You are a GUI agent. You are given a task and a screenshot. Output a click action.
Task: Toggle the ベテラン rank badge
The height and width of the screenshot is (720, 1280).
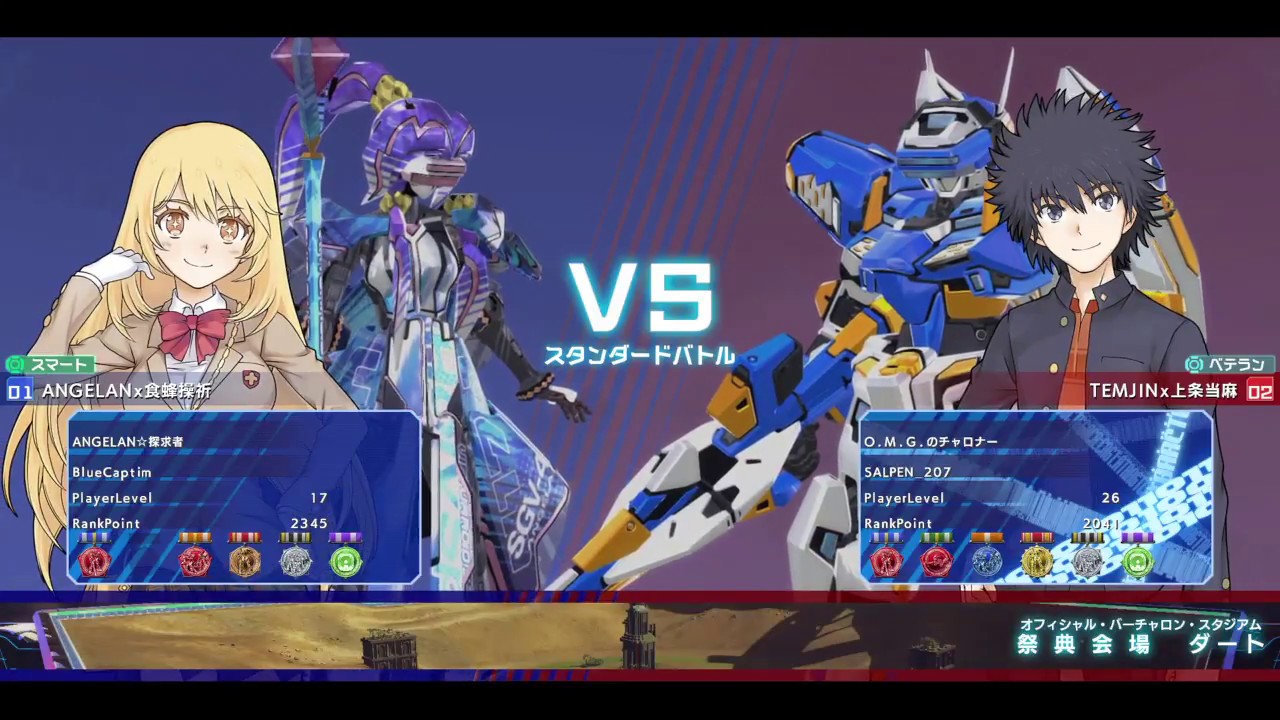[1230, 365]
